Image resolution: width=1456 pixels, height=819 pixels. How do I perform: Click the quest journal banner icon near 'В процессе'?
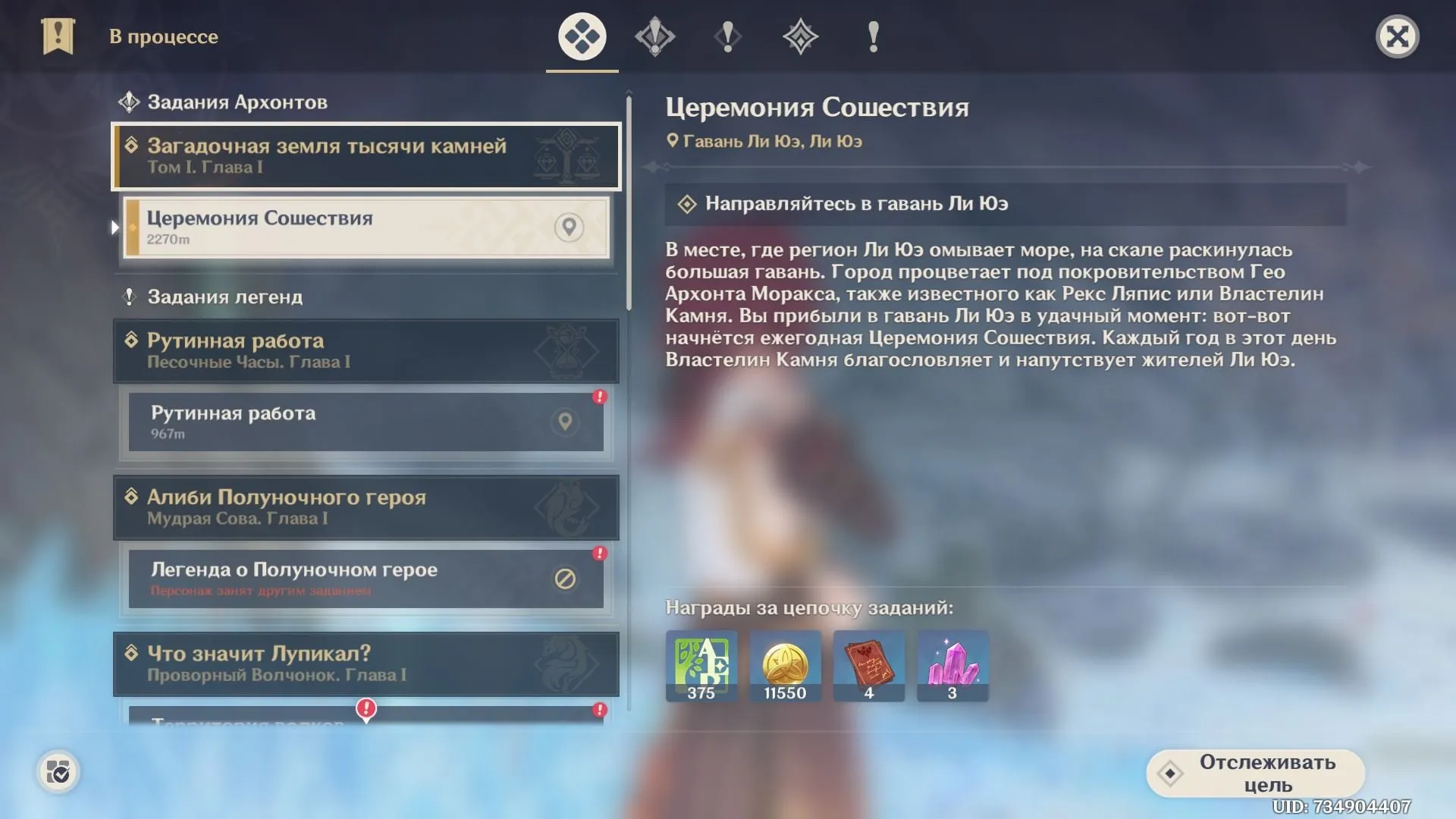(58, 36)
